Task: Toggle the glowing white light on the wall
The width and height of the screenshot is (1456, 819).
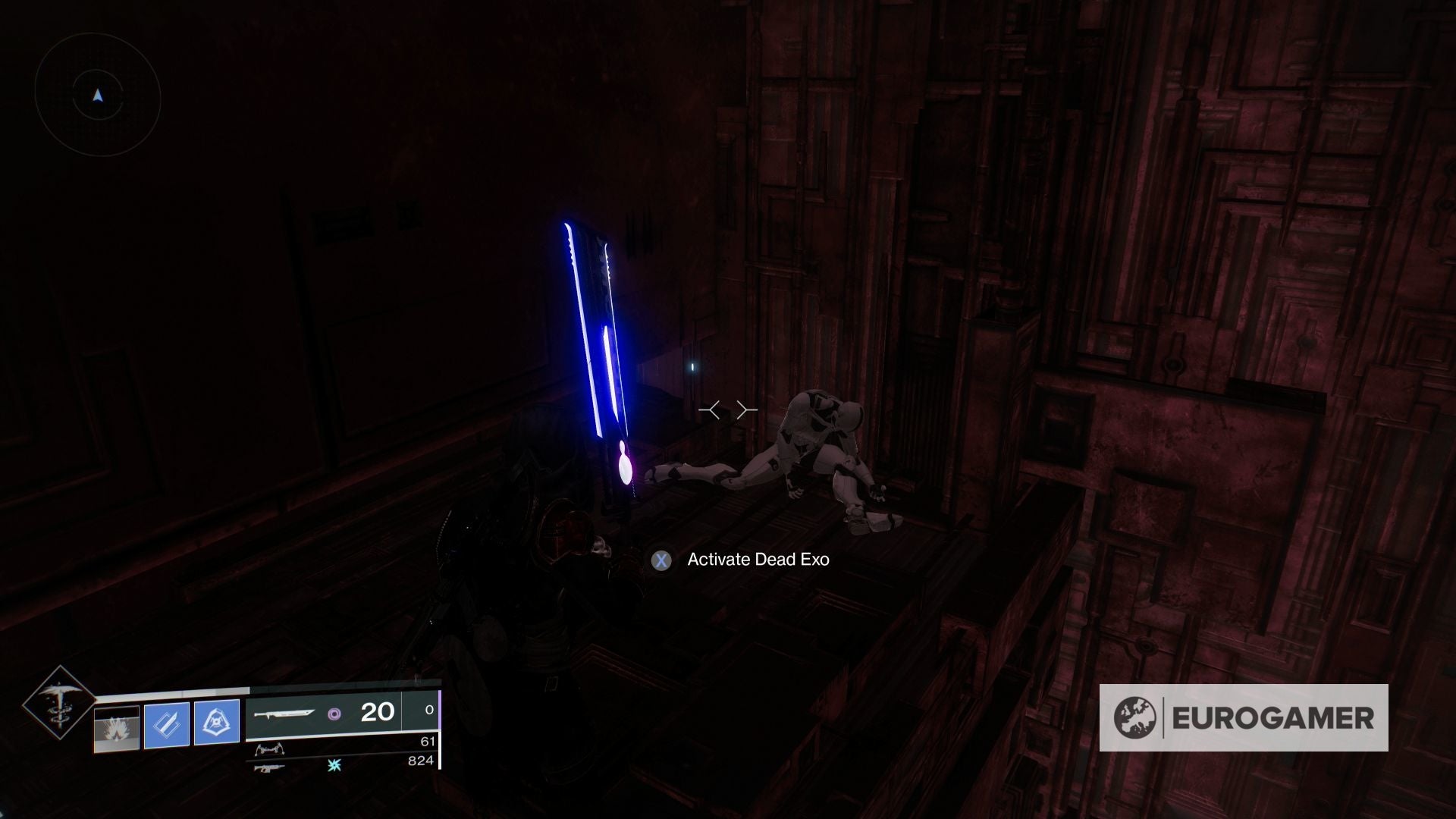Action: (x=692, y=366)
